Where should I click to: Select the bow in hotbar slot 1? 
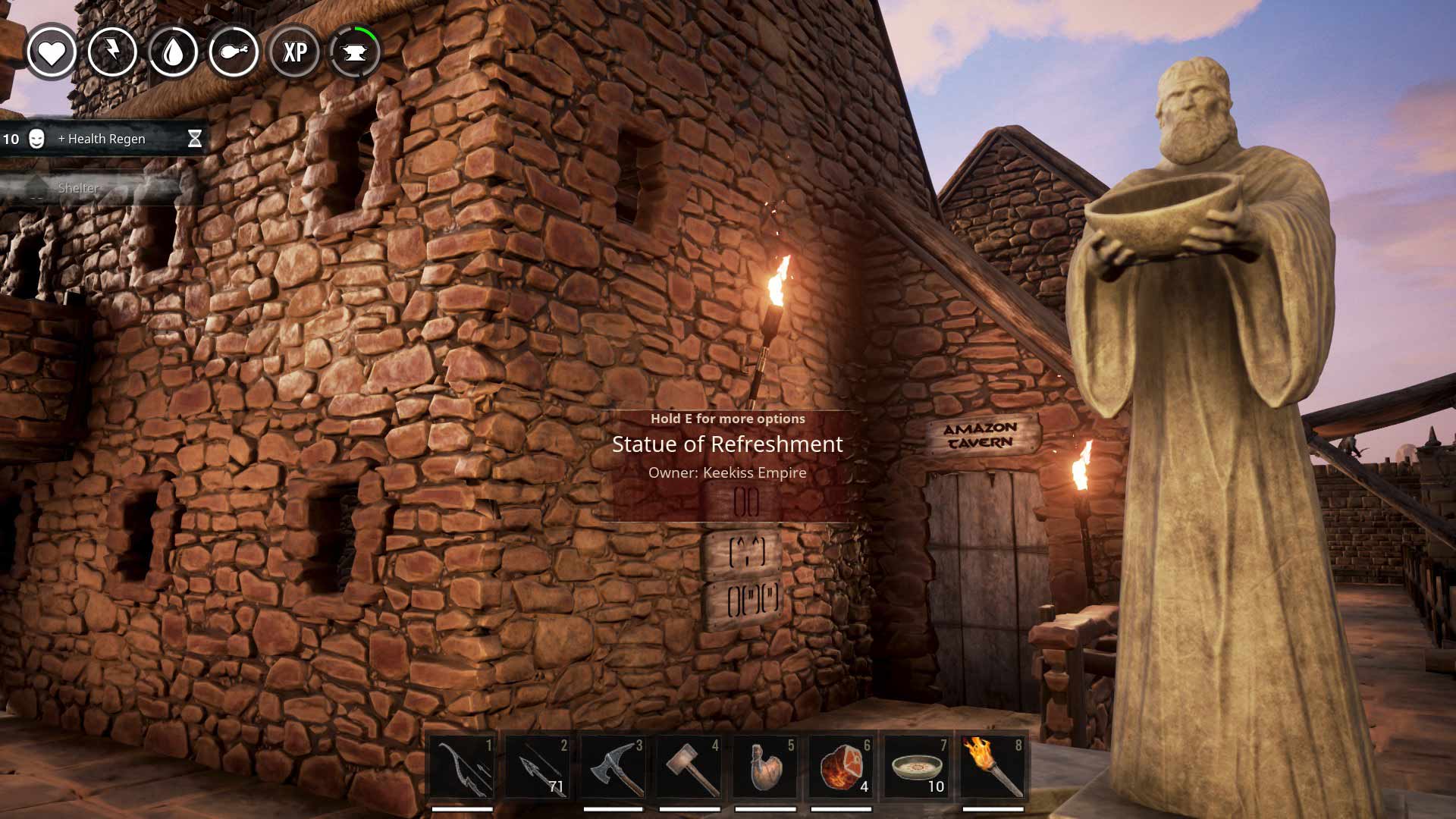pyautogui.click(x=462, y=767)
